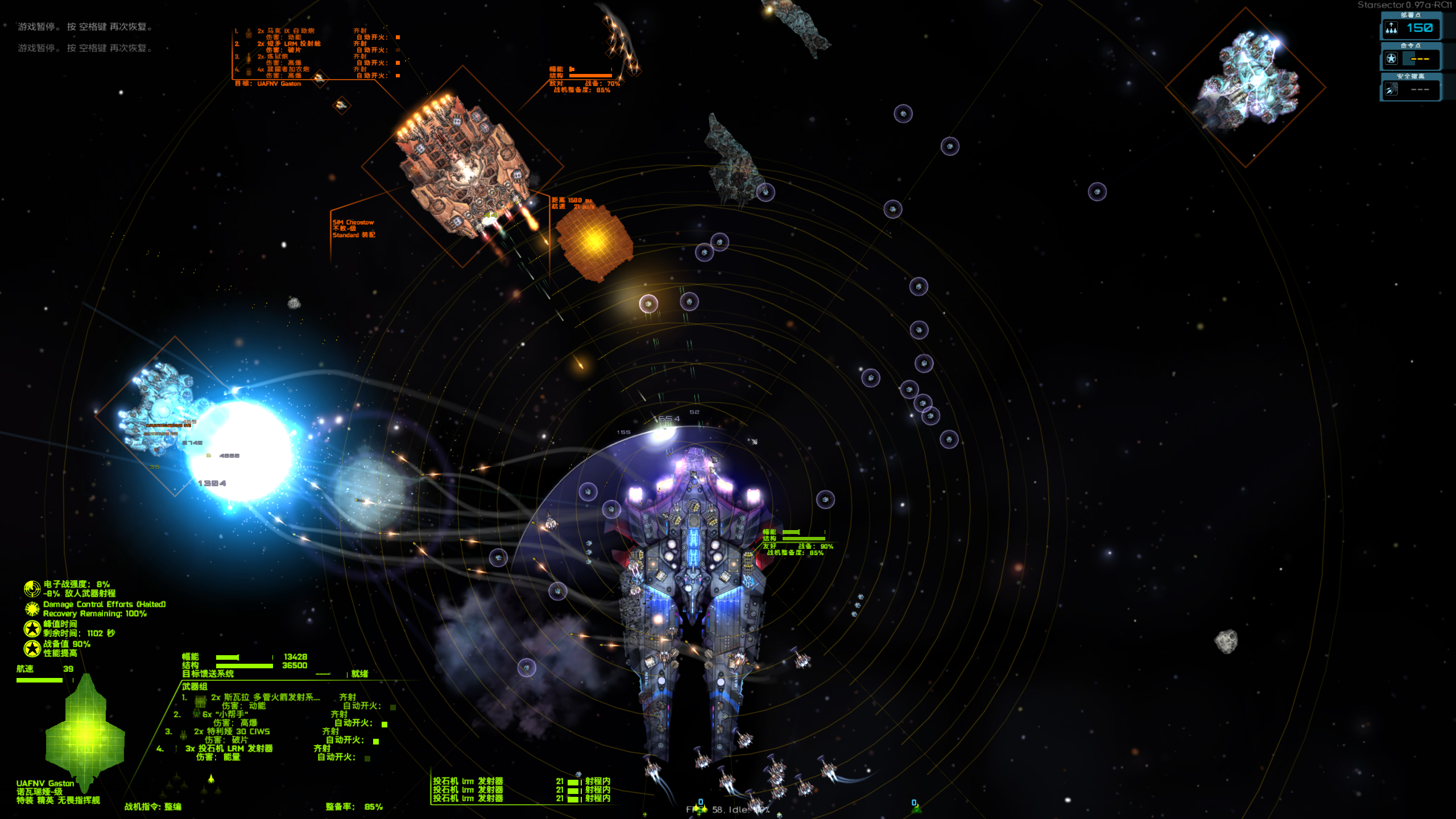Toggle autofire square for the "小帮手" group
The height and width of the screenshot is (819, 1456).
[384, 724]
